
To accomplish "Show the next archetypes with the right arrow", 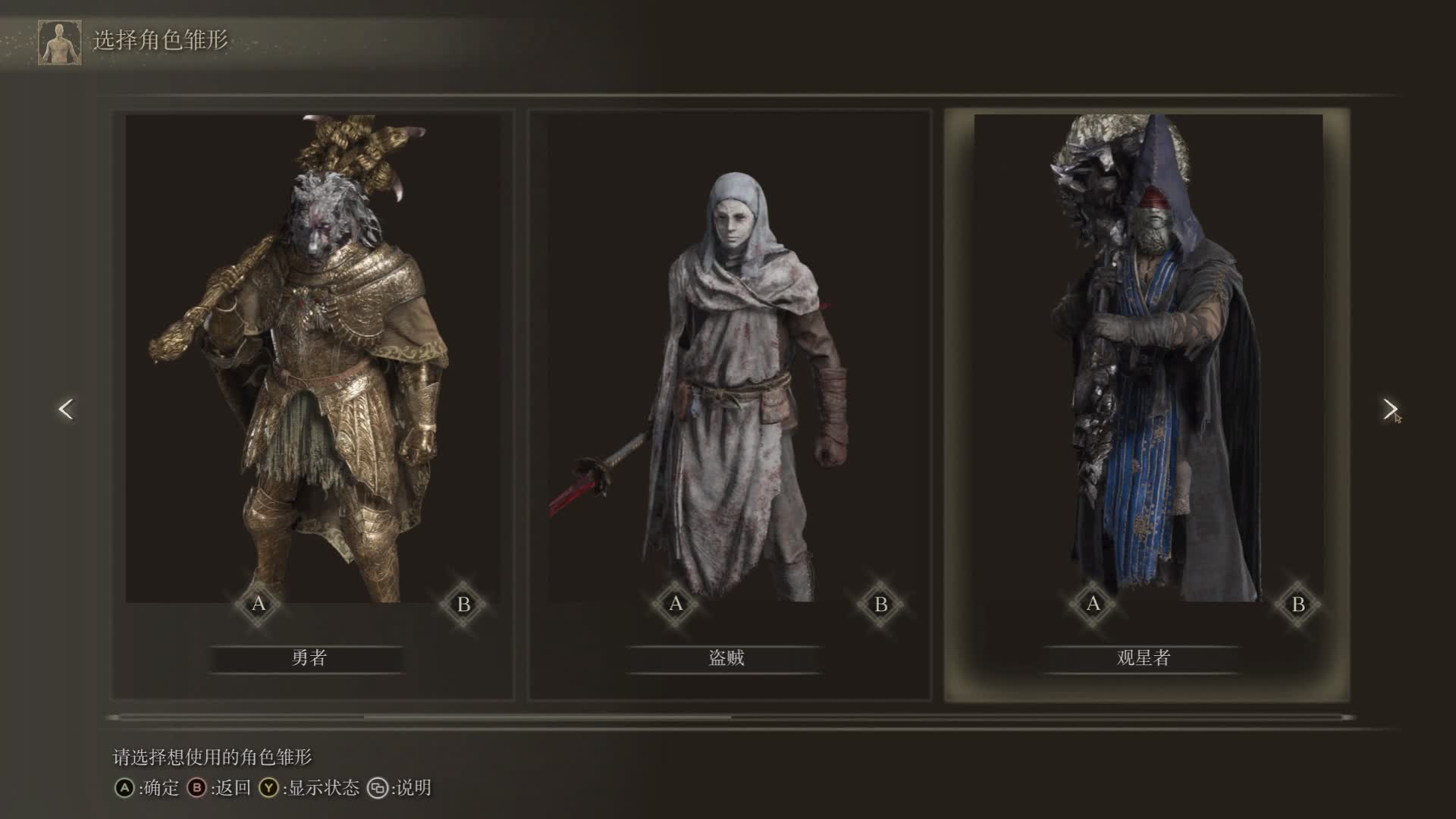I will click(x=1389, y=409).
